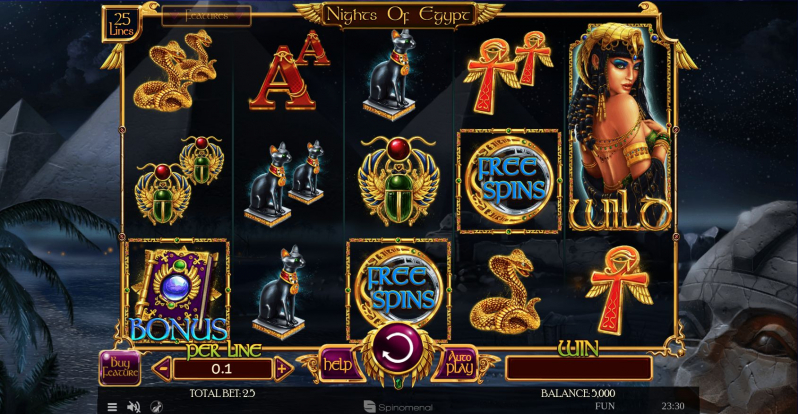This screenshot has width=798, height=414.
Task: Increase the bet per line
Action: point(283,369)
